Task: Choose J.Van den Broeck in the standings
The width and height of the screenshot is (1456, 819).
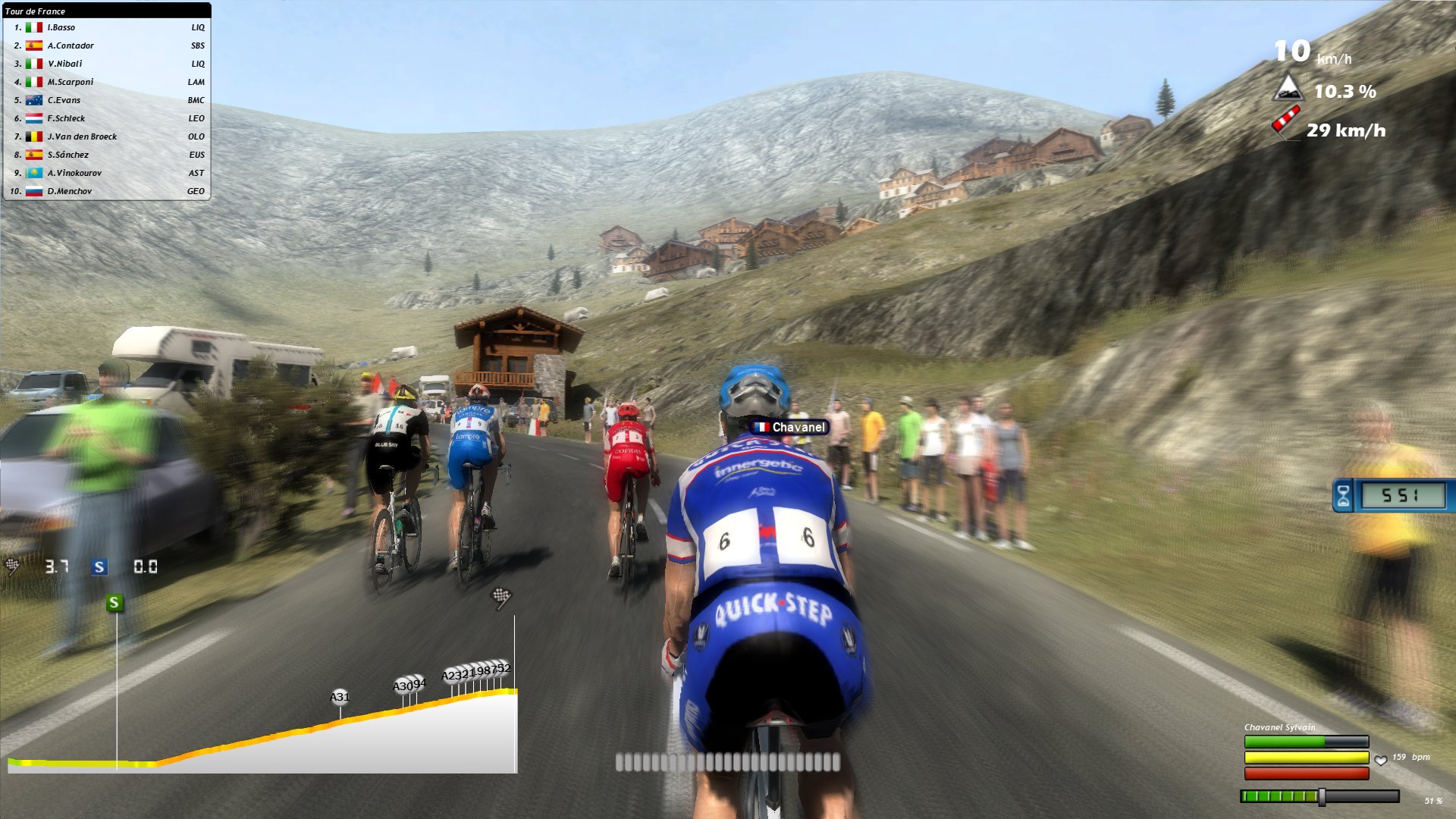Action: (82, 136)
